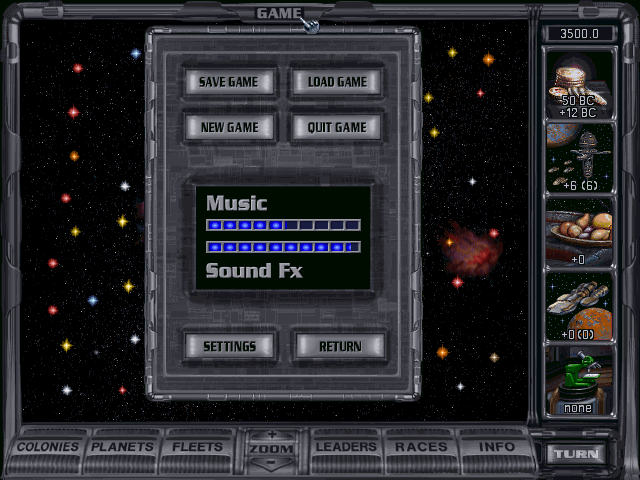Adjust the Sound Fx volume slider
Image resolution: width=640 pixels, height=480 pixels.
283,246
